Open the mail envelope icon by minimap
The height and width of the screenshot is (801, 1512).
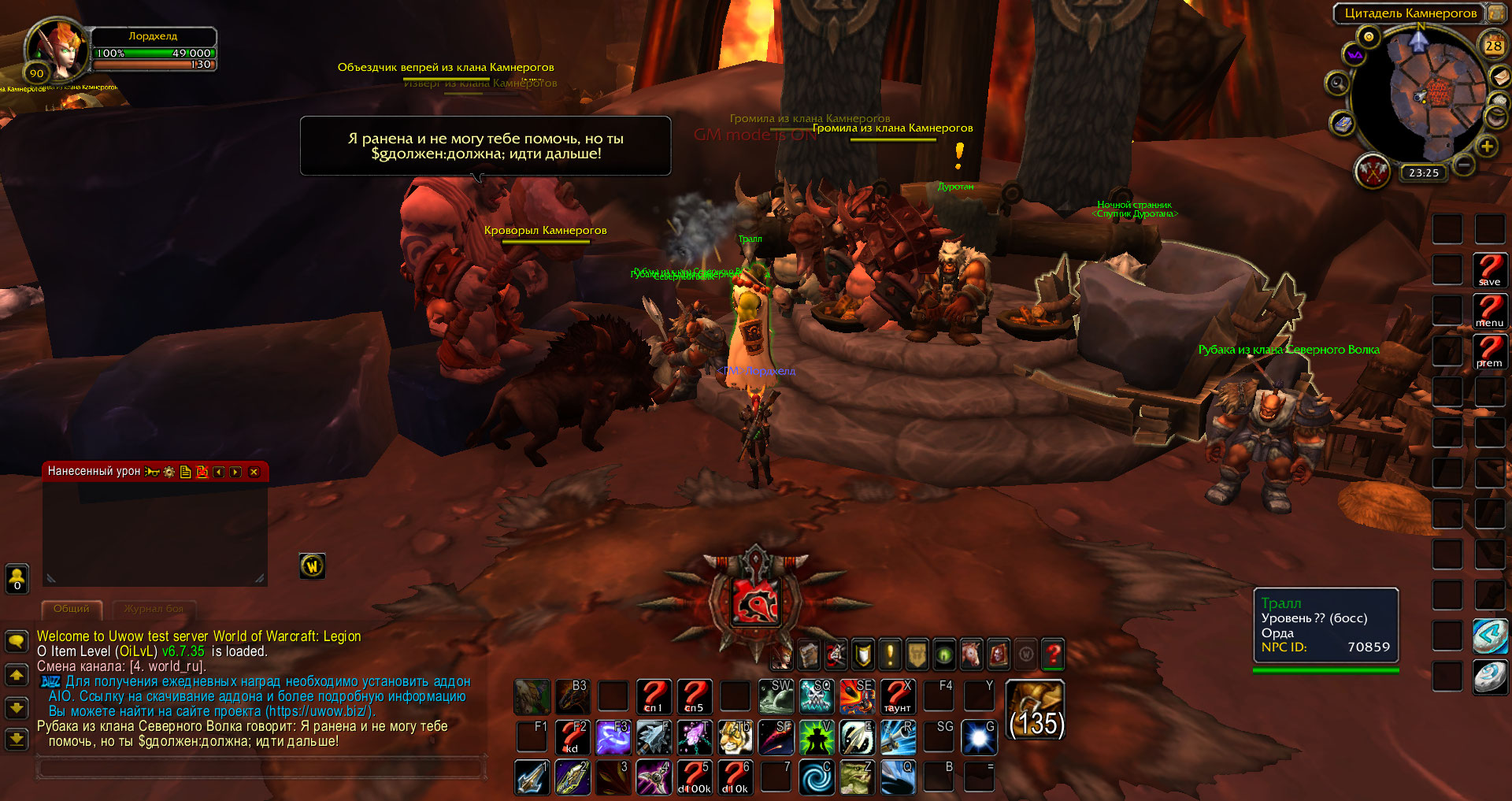click(x=1499, y=76)
